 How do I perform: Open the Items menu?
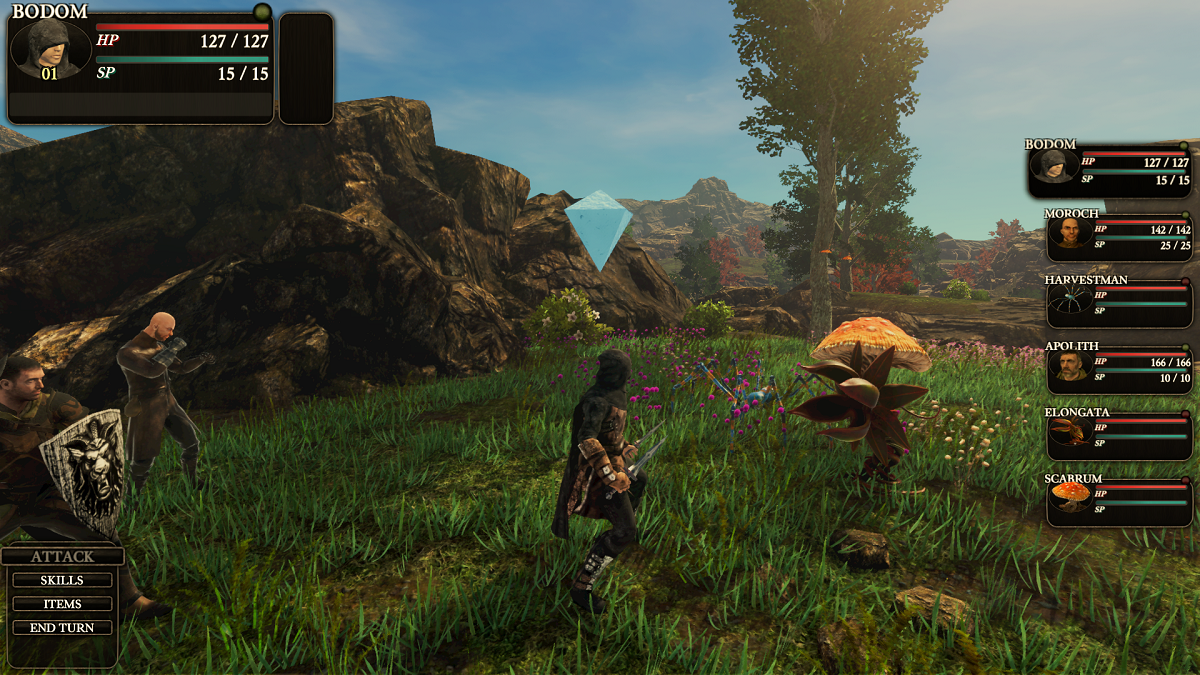tap(62, 604)
